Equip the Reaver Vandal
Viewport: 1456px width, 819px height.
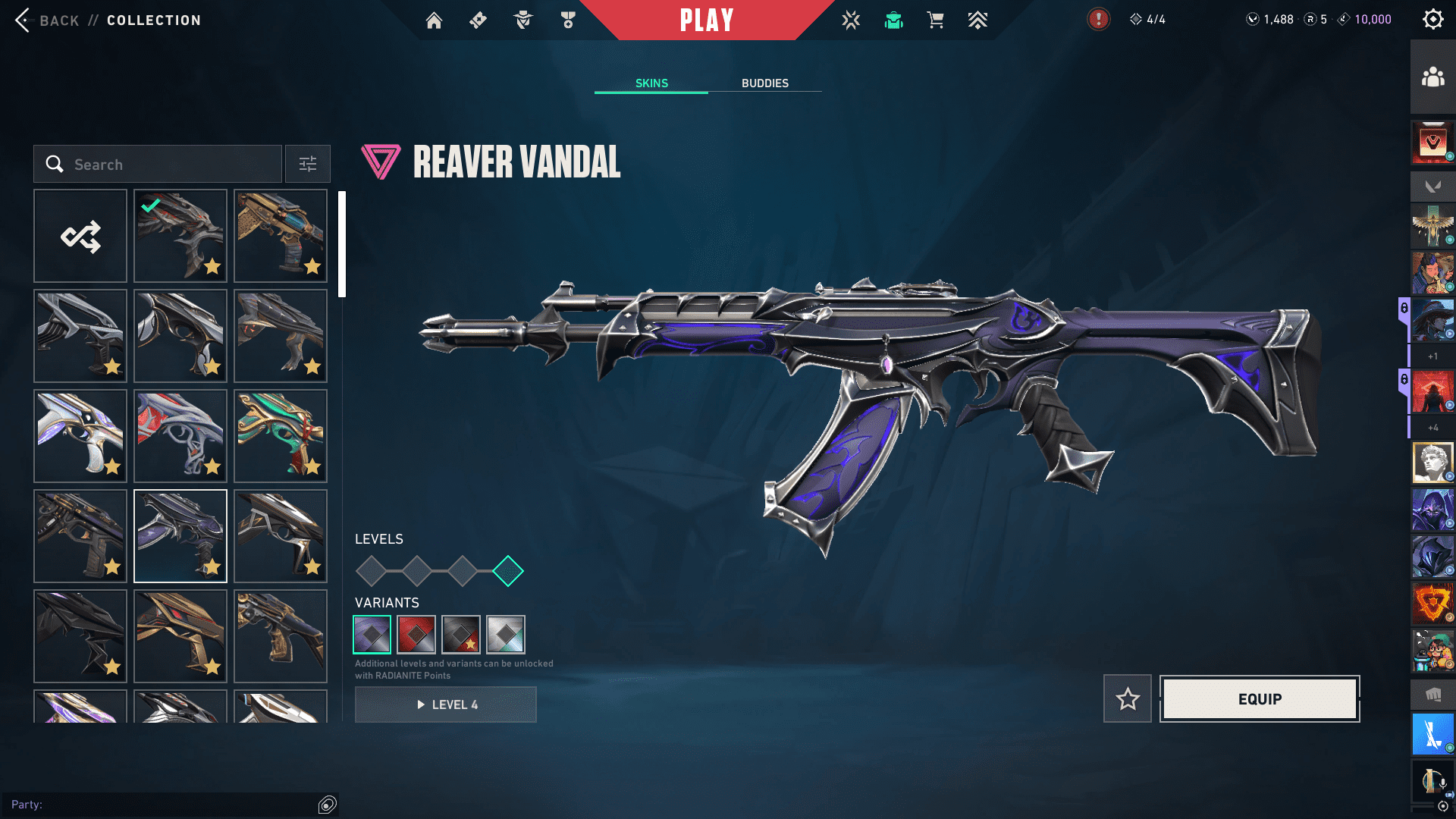[1260, 698]
